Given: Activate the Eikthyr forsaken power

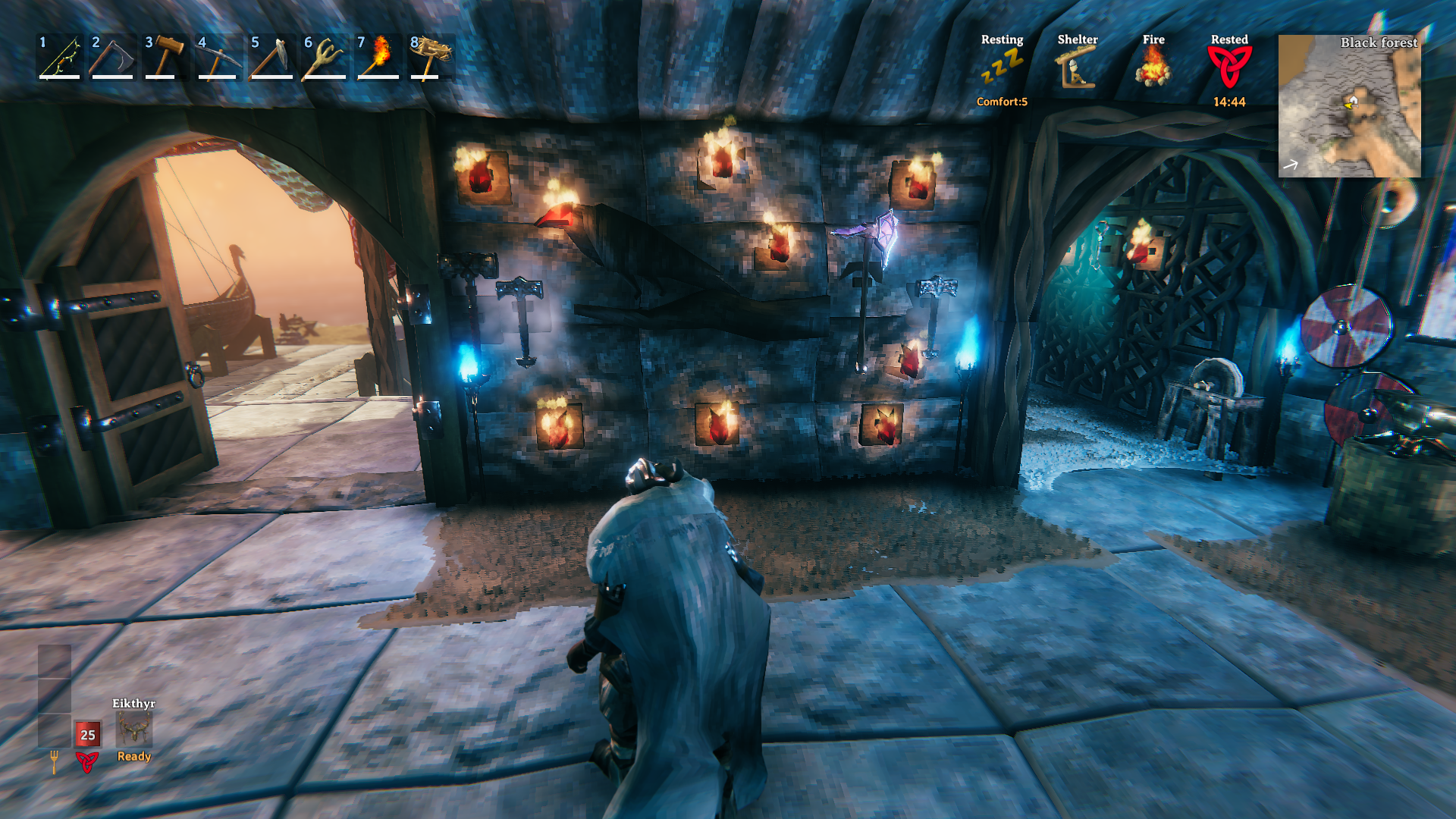Looking at the screenshot, I should pos(134,730).
